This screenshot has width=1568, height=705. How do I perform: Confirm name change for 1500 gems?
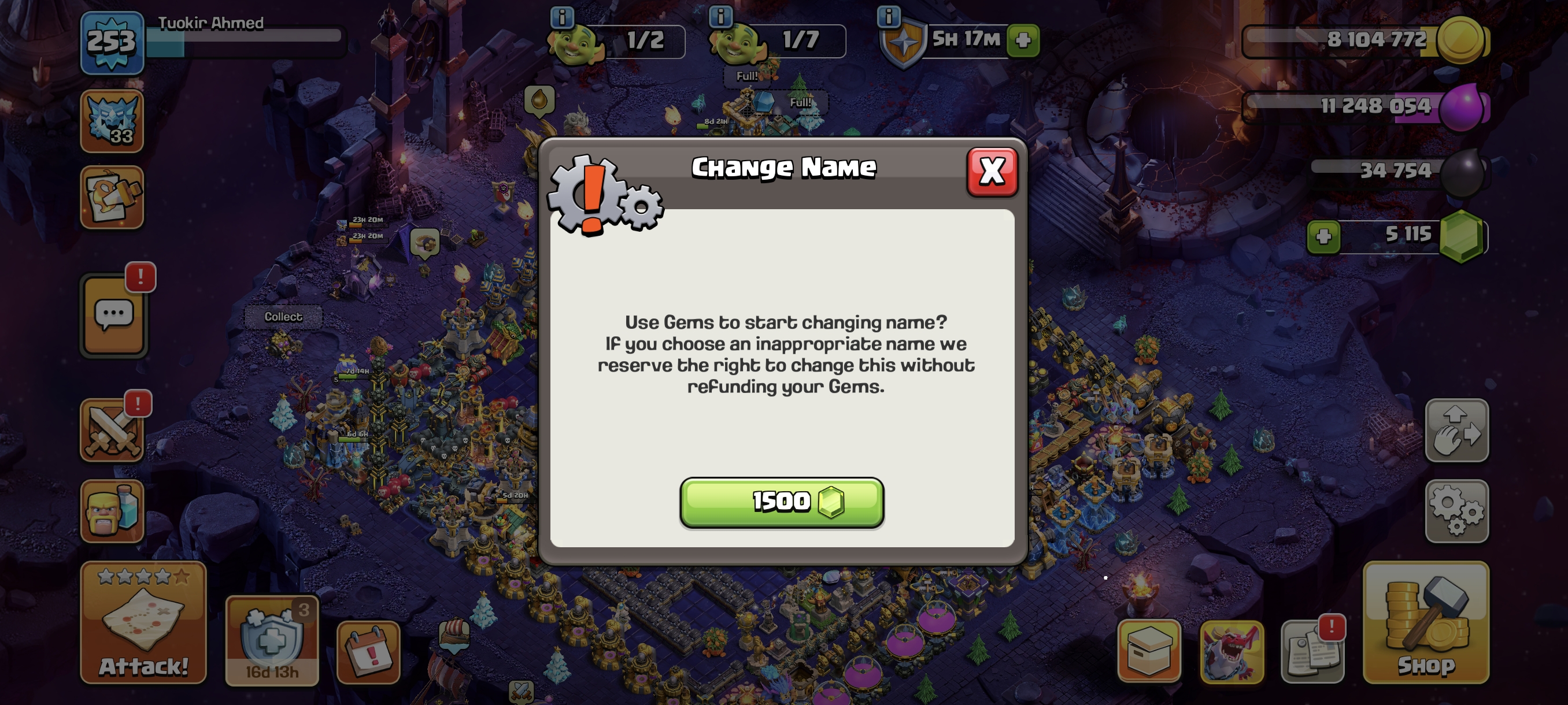coord(782,502)
